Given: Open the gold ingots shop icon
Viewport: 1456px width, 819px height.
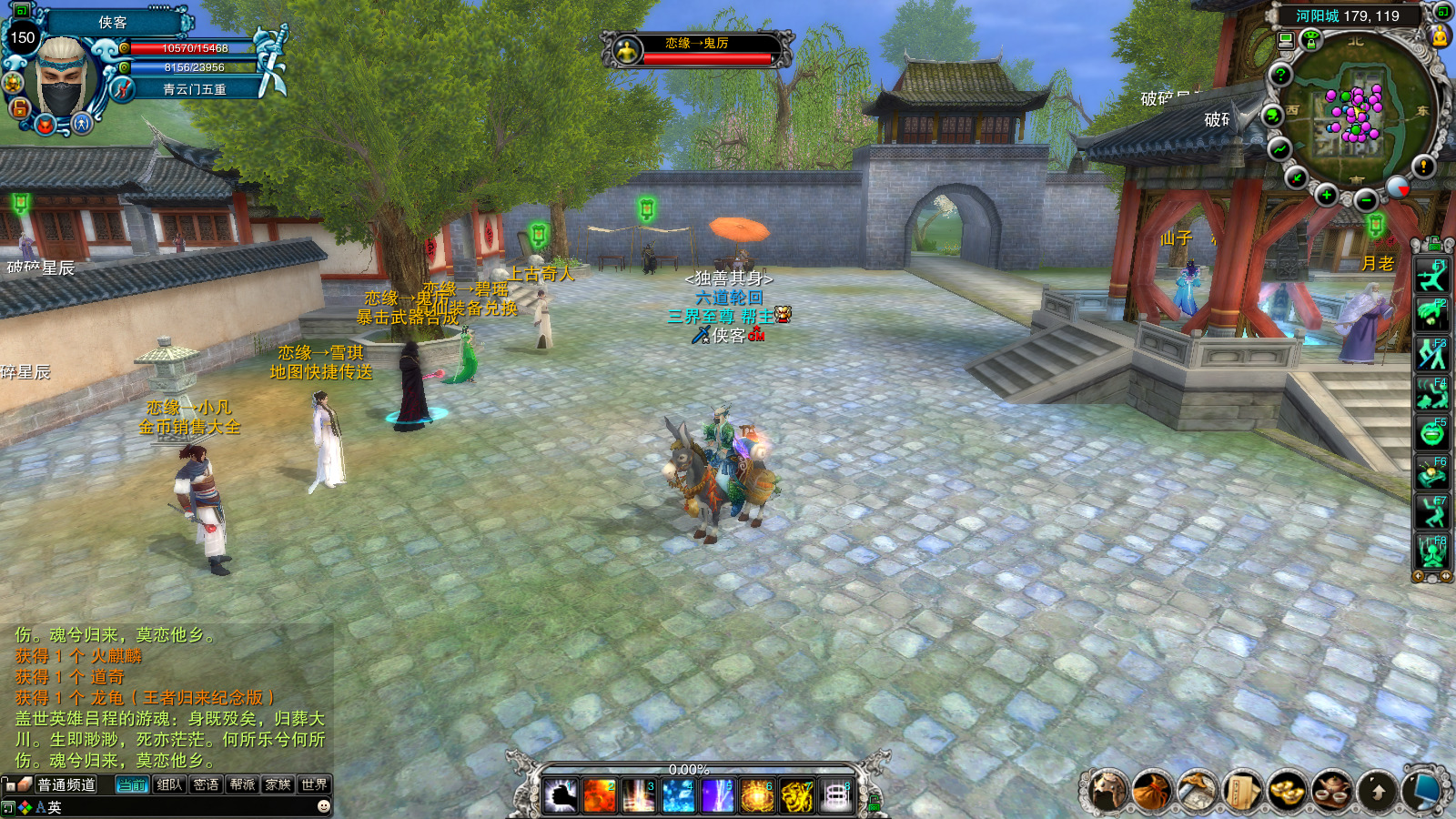Looking at the screenshot, I should [1287, 790].
